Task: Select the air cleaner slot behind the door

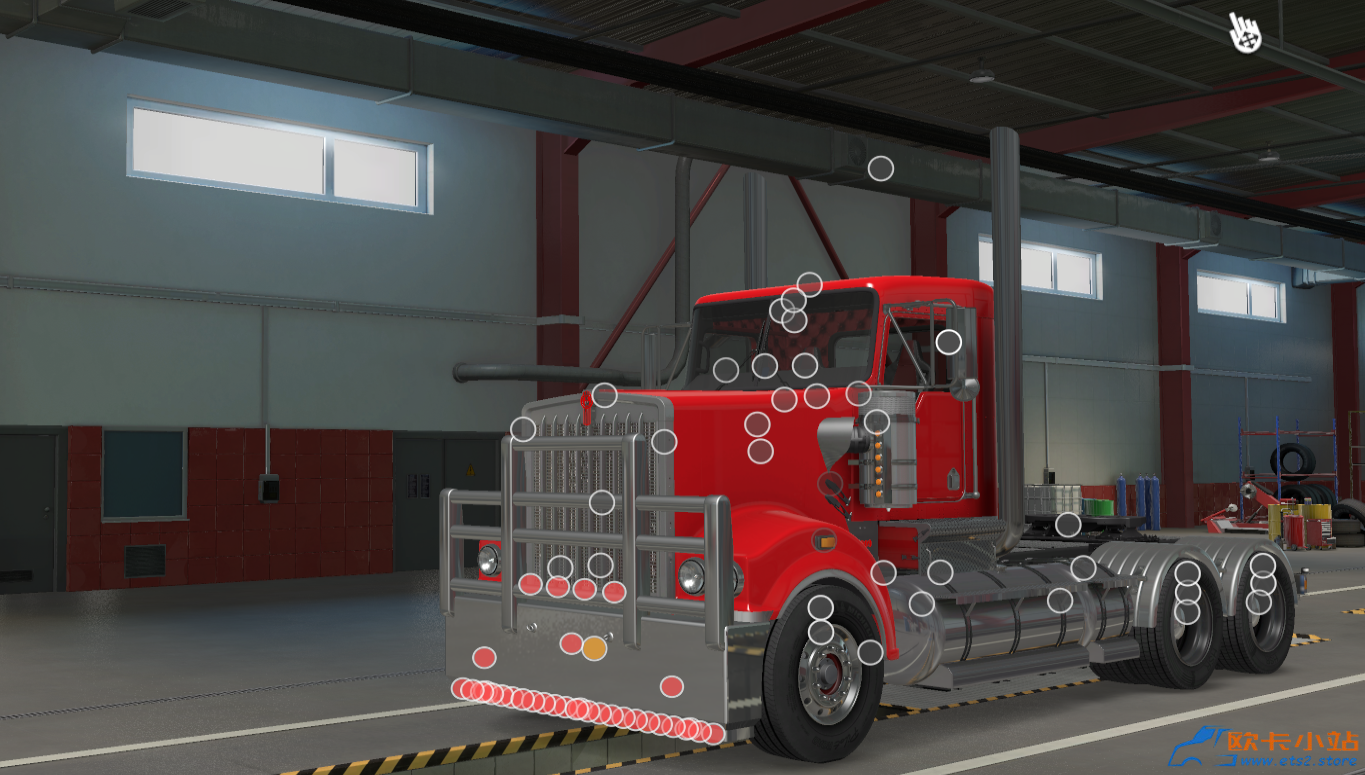Action: (877, 420)
